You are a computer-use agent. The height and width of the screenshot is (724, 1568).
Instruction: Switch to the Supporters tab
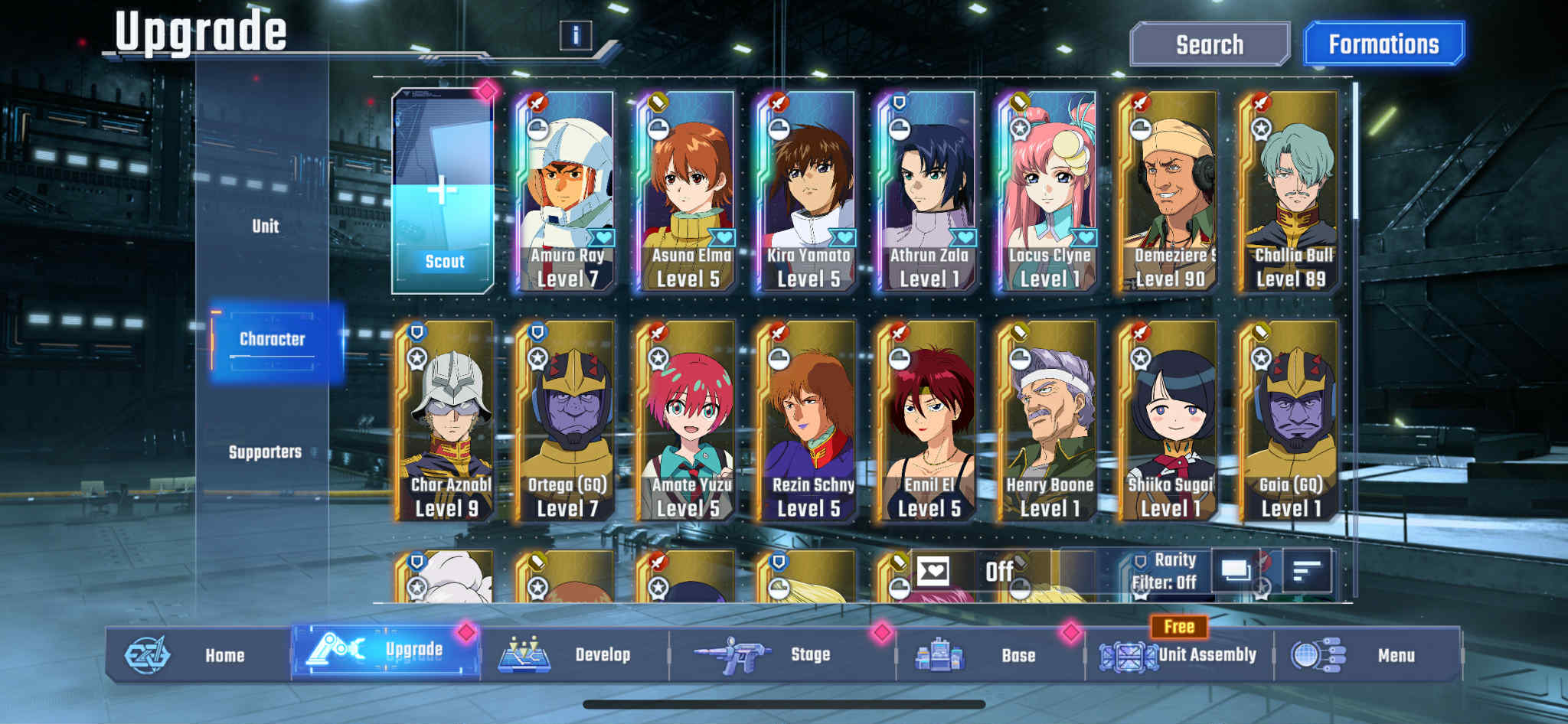click(x=264, y=452)
